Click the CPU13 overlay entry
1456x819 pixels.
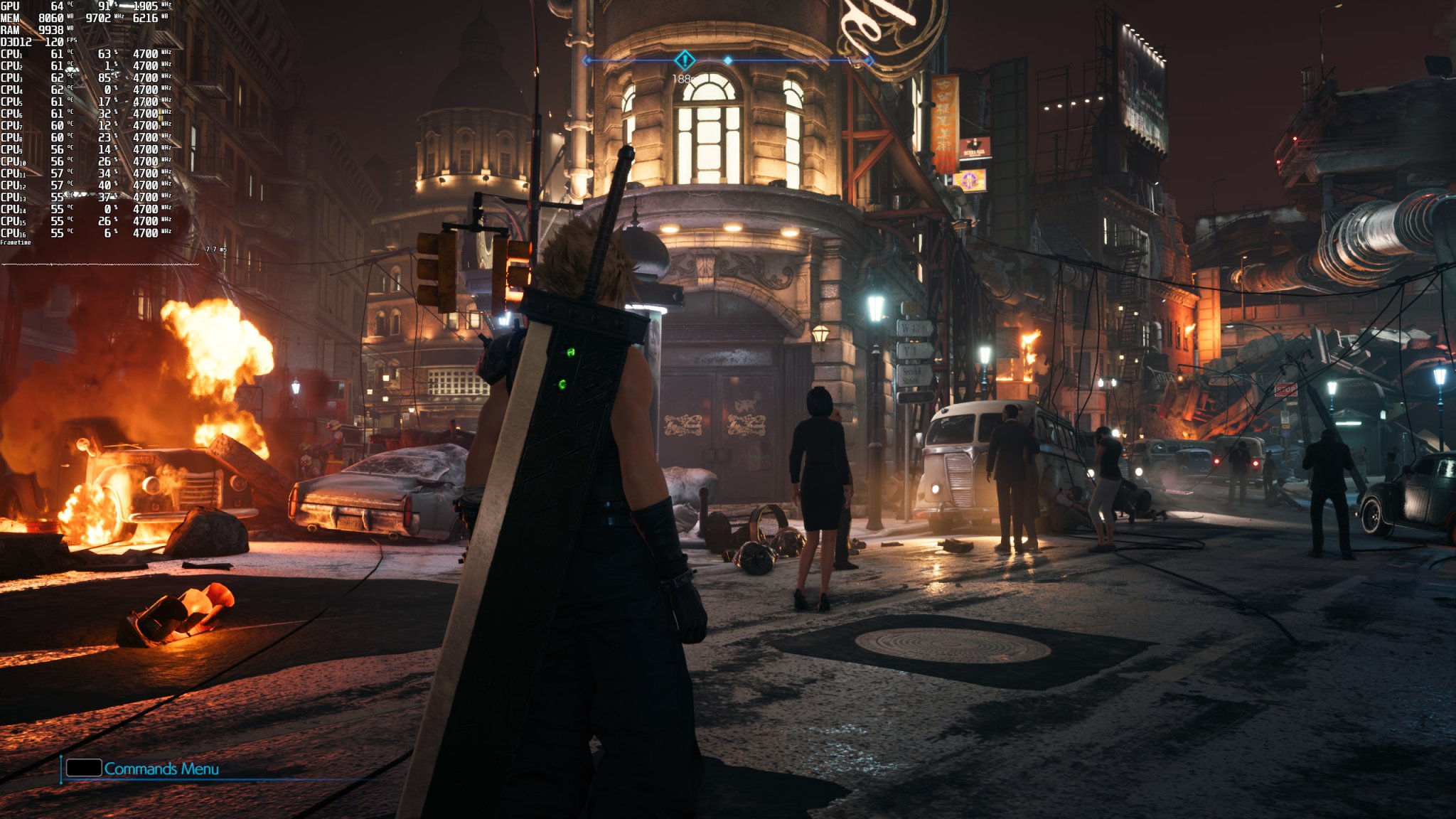16,197
